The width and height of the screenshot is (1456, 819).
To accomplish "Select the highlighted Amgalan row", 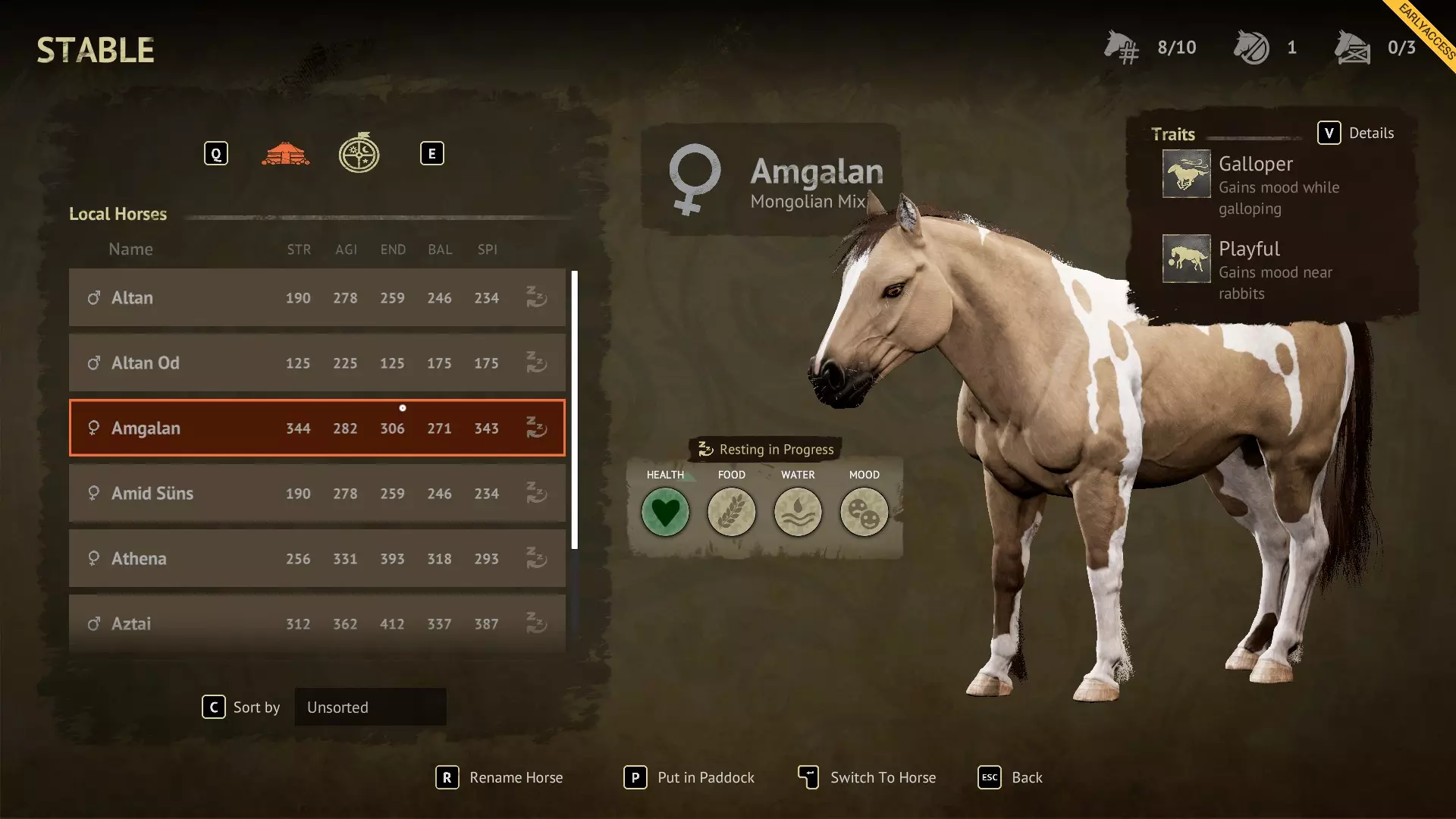I will tap(317, 428).
